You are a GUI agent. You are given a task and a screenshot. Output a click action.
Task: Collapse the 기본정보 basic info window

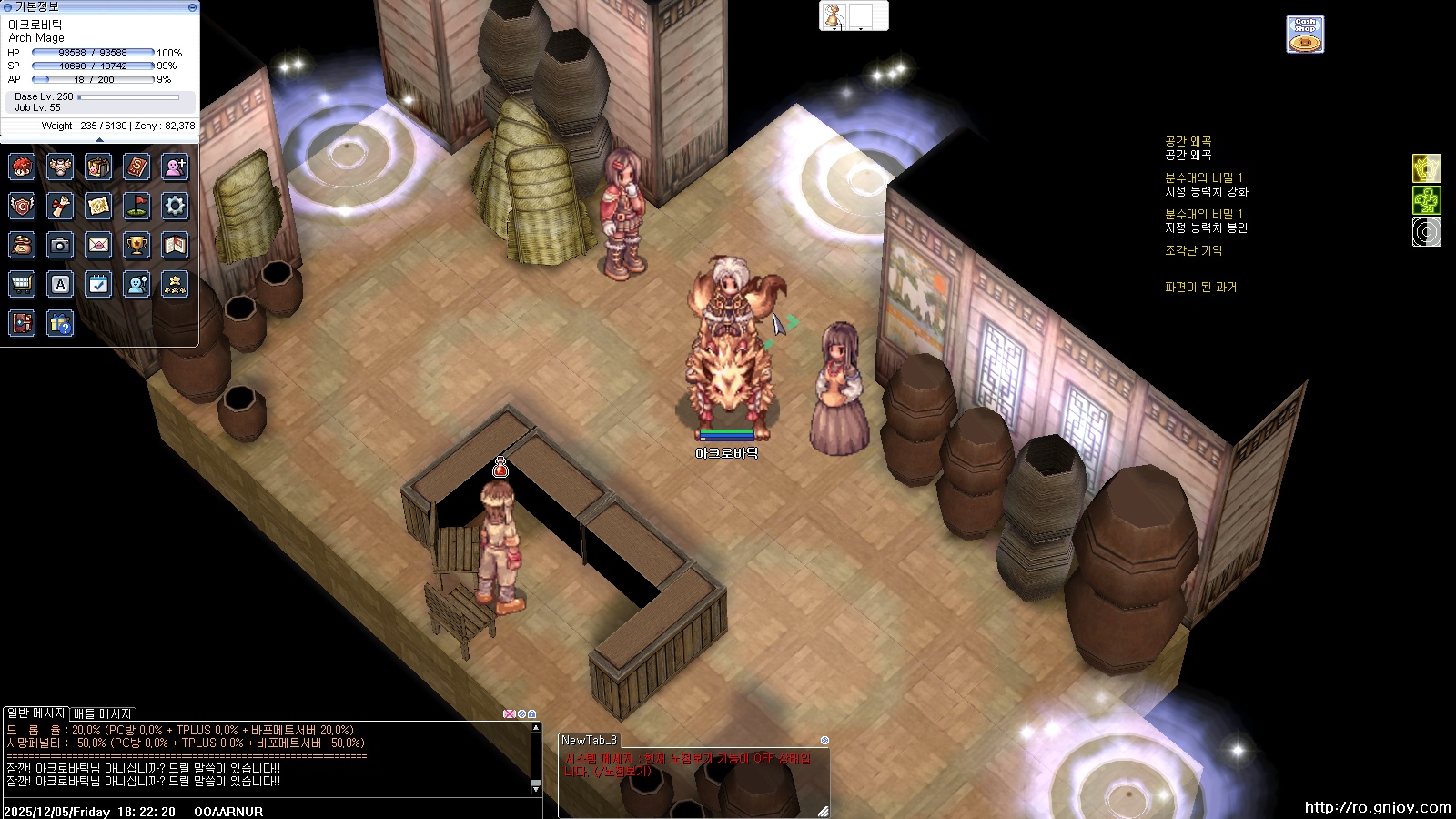[x=192, y=6]
